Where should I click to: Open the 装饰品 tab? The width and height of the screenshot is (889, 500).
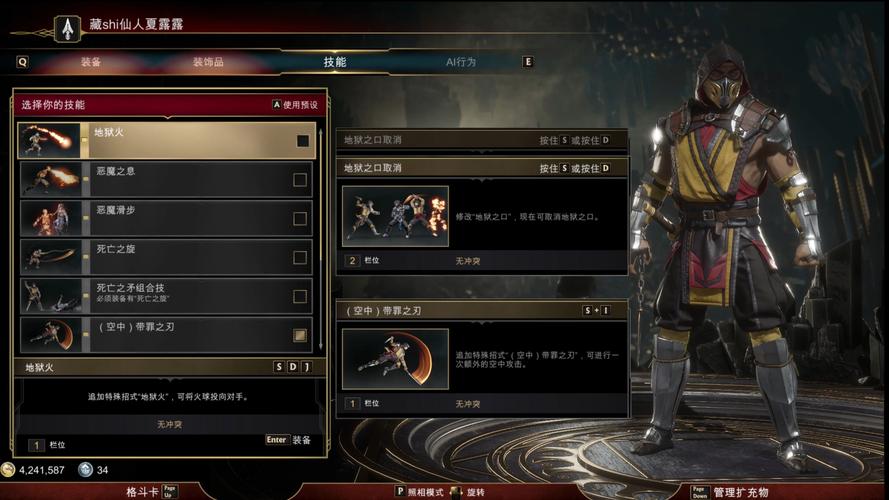208,62
